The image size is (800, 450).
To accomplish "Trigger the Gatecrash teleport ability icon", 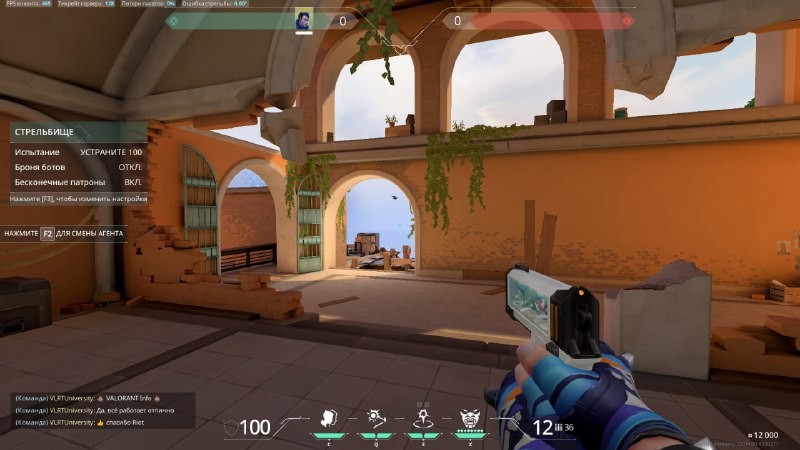I will [422, 419].
